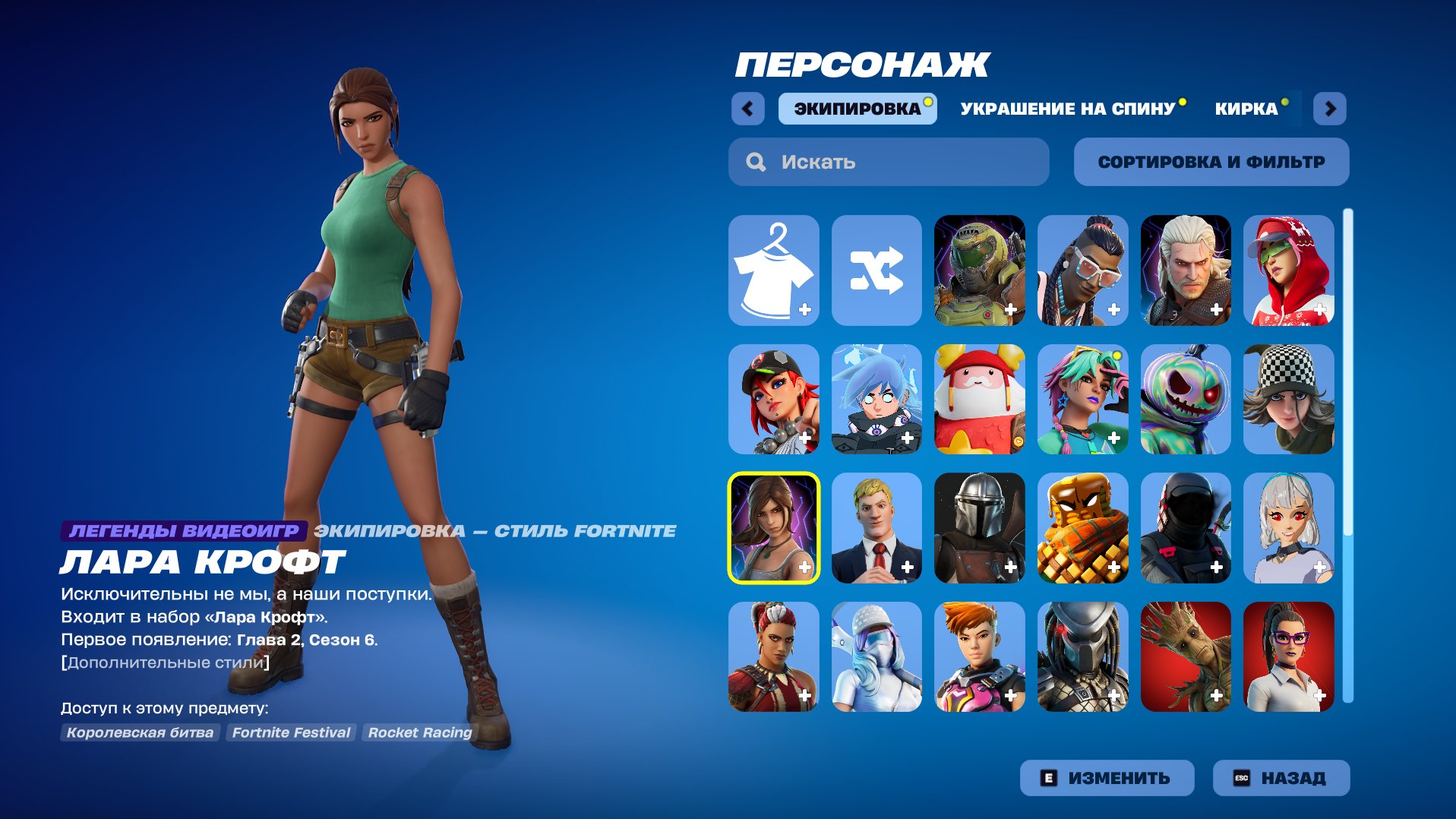Switch to the УКРАШЕНИЕ НА СПИНУ tab

[1067, 109]
